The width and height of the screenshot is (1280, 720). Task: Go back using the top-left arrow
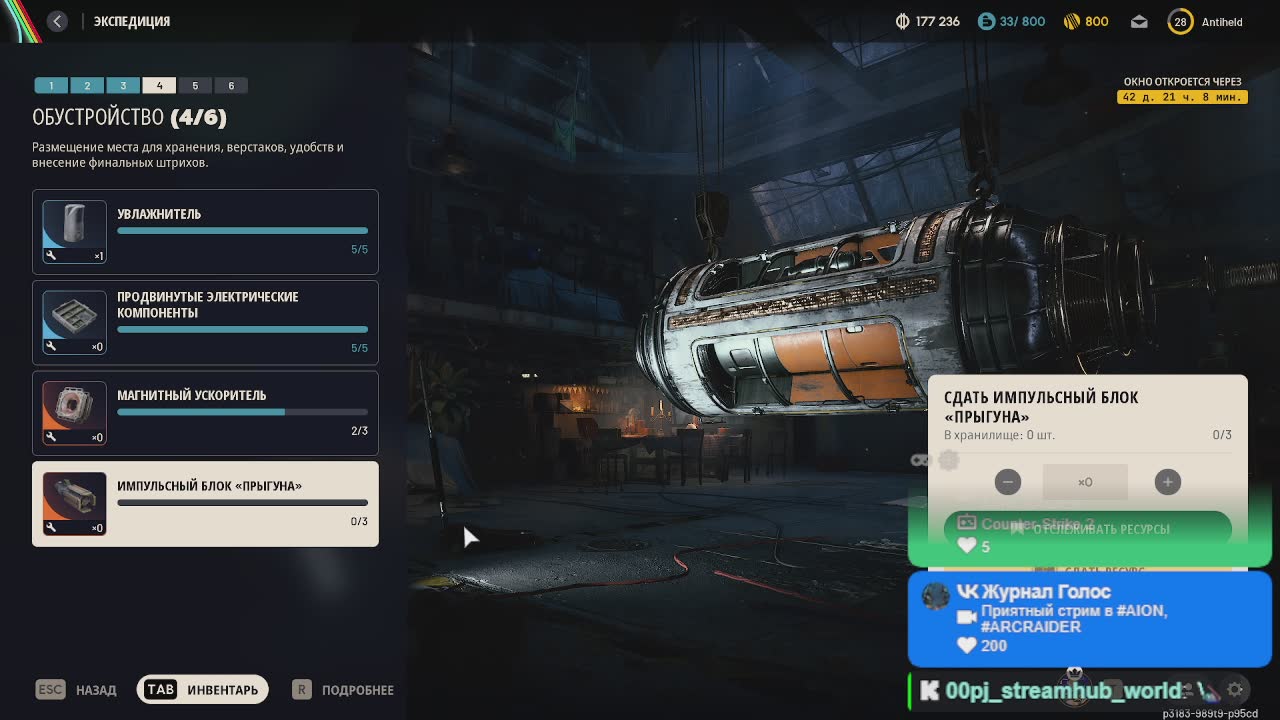point(57,21)
